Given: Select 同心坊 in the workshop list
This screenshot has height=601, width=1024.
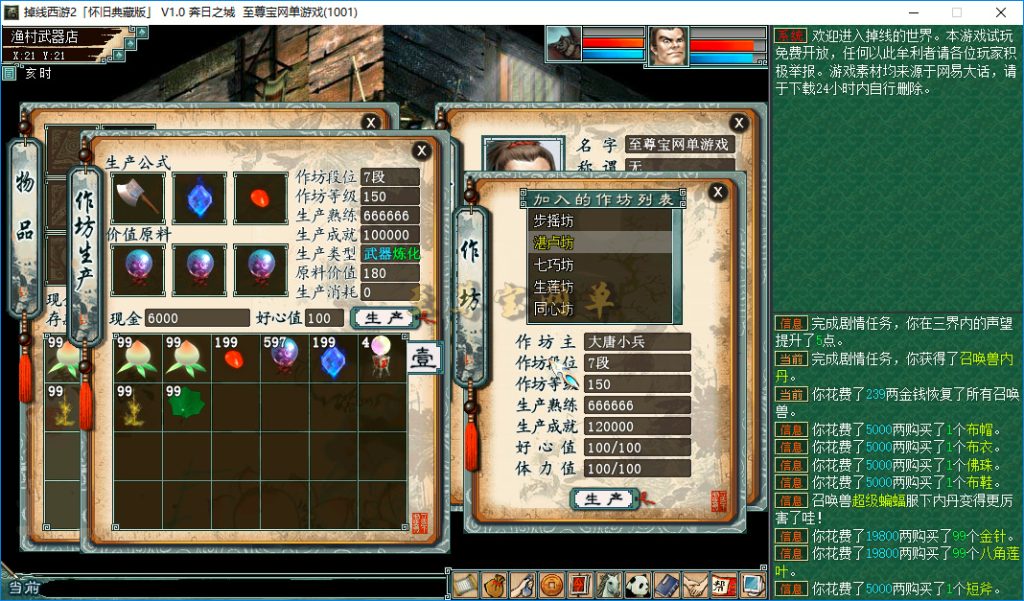Looking at the screenshot, I should click(x=553, y=309).
